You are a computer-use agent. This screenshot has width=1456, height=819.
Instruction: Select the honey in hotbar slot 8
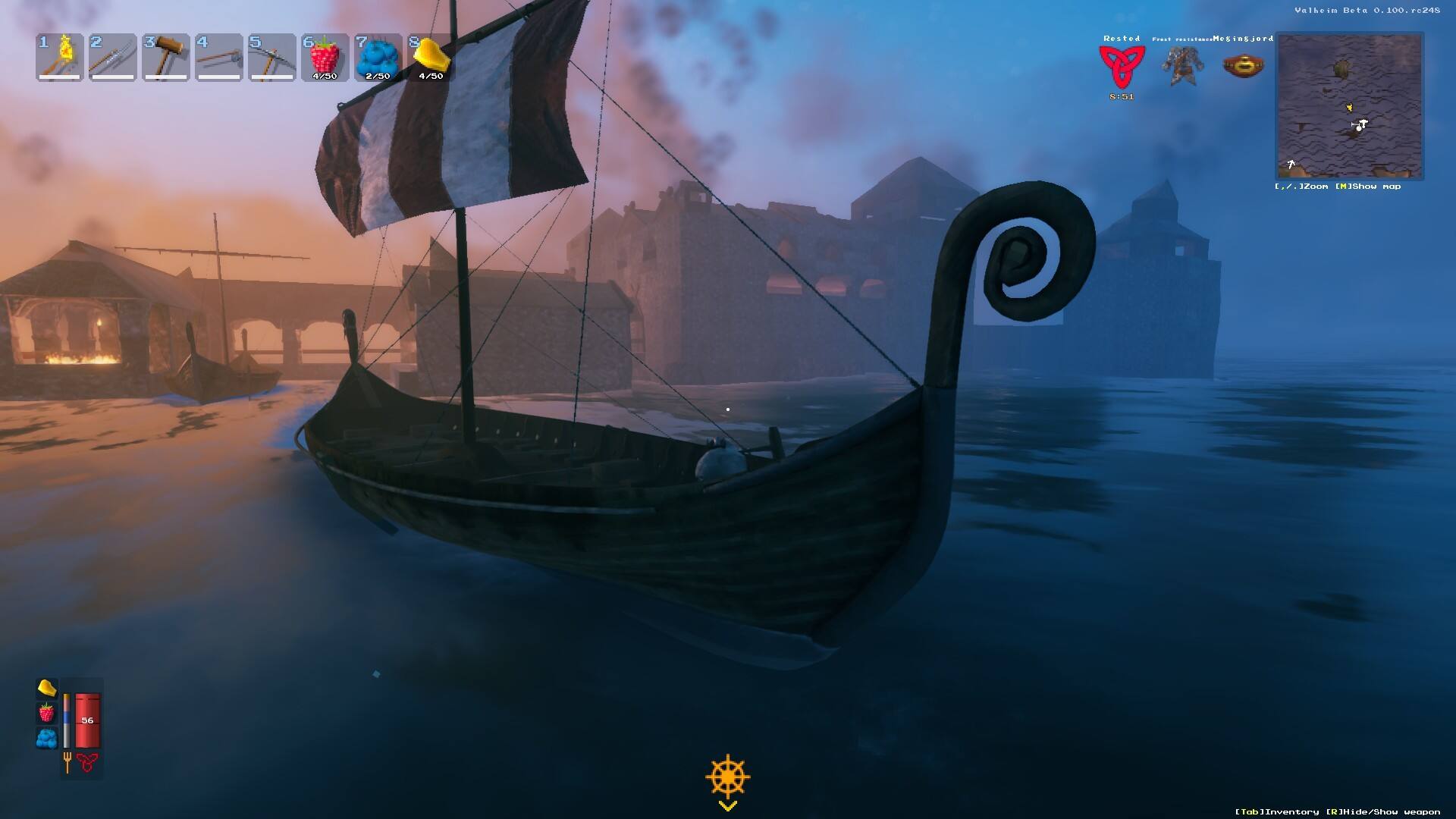pos(431,57)
